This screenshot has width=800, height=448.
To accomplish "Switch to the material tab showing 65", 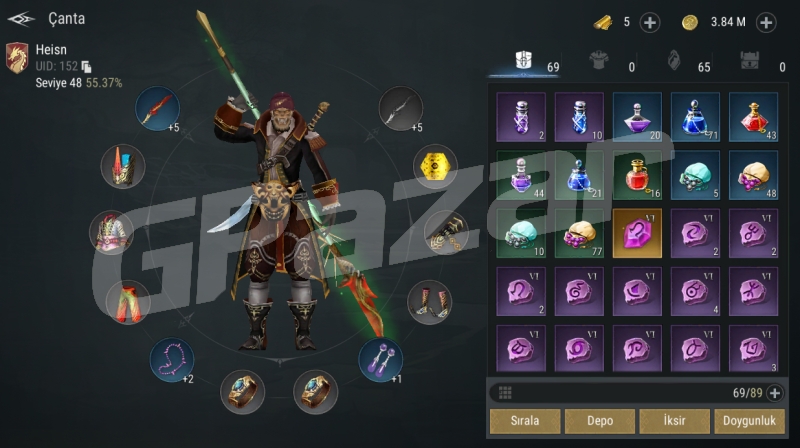I will pyautogui.click(x=675, y=62).
